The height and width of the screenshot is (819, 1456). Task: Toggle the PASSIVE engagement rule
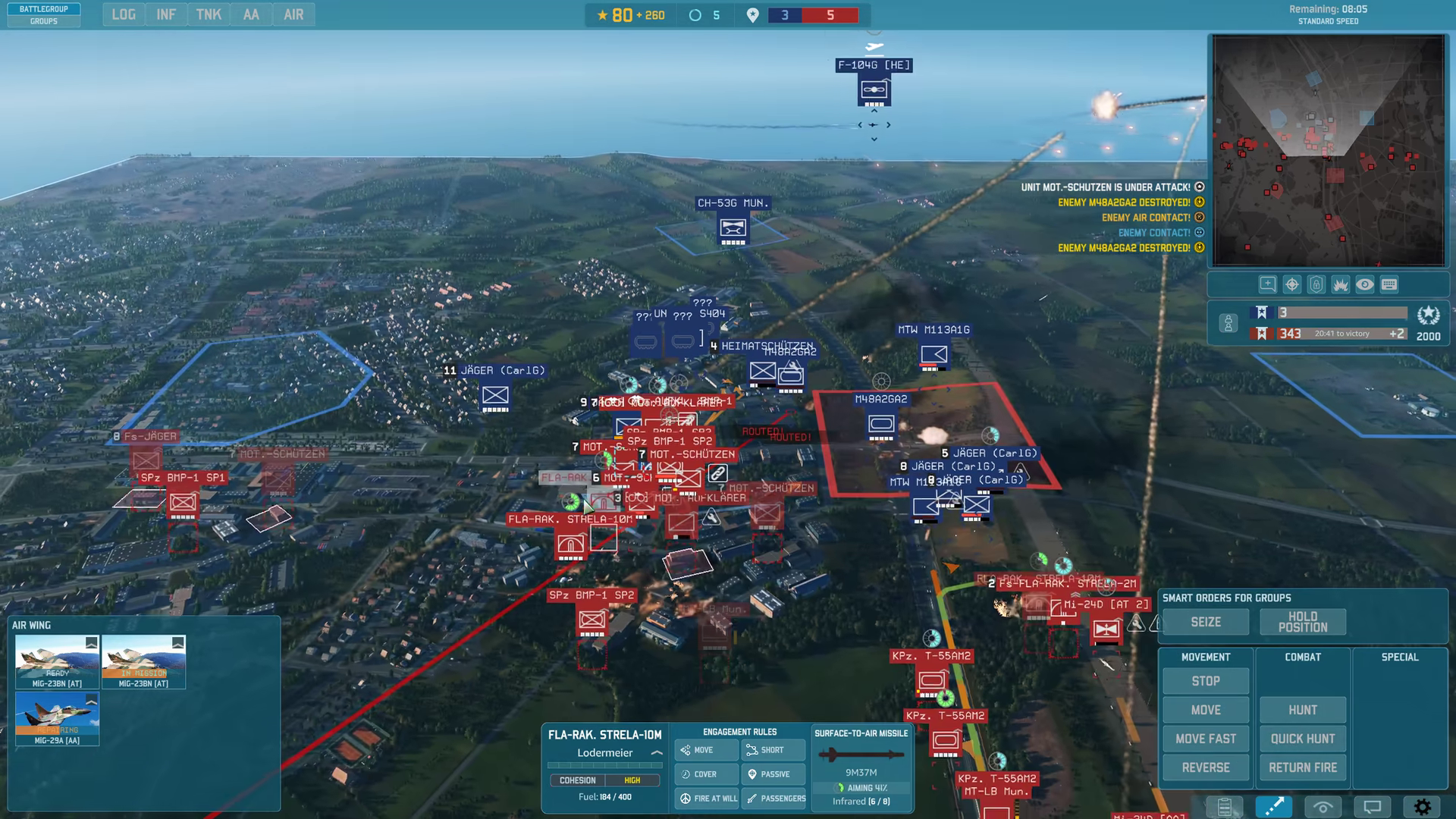(773, 774)
